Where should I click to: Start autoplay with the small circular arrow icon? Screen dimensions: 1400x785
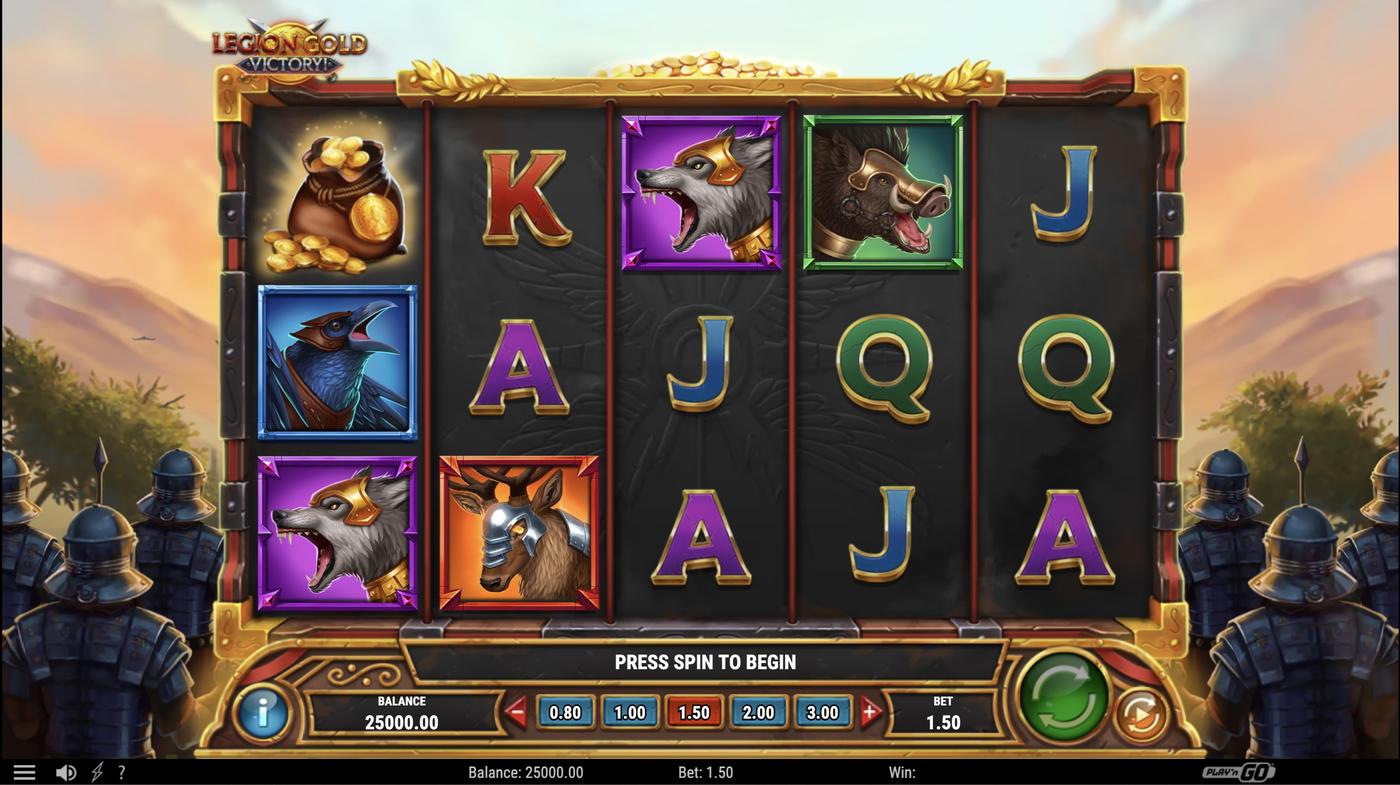[x=1138, y=713]
